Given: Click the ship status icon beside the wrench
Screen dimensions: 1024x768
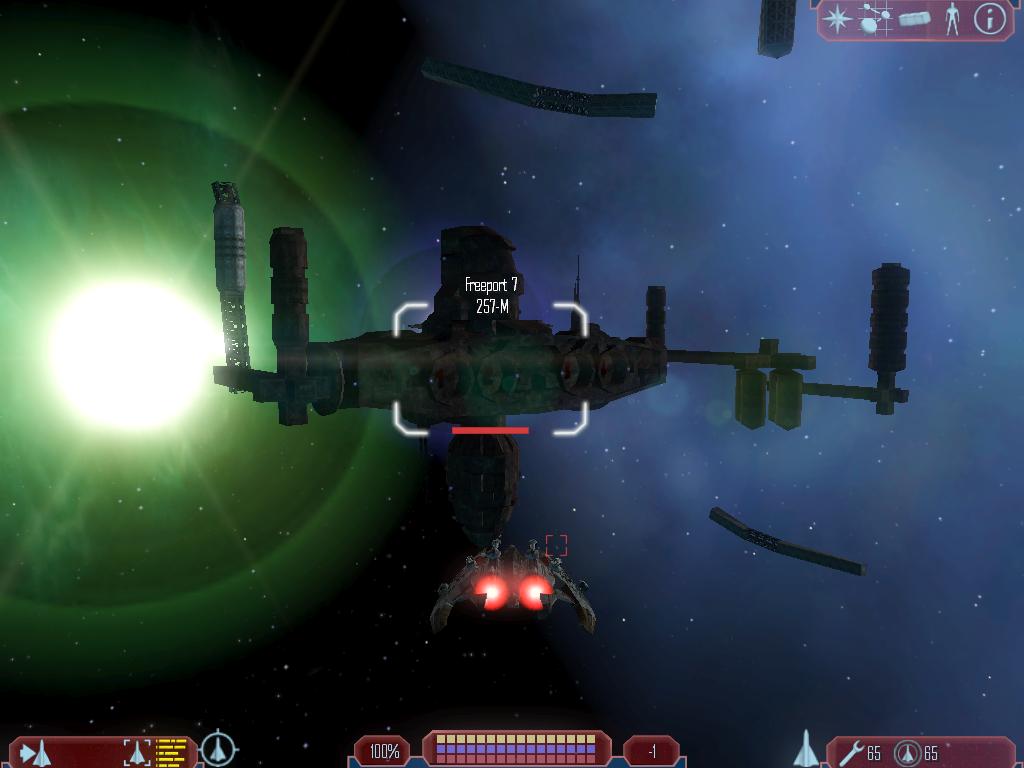Looking at the screenshot, I should pos(806,749).
